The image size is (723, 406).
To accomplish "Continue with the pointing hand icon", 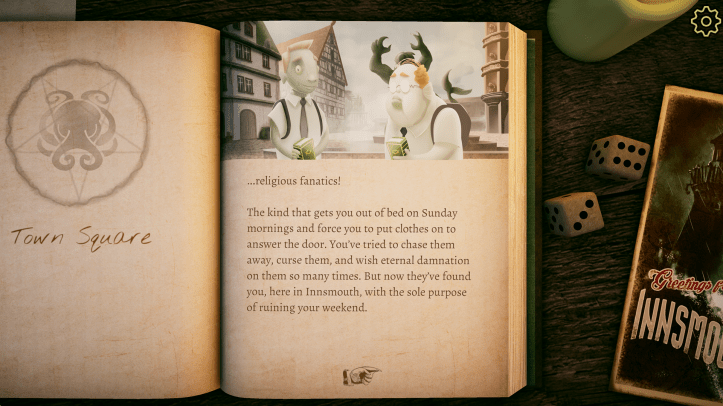I will [361, 375].
